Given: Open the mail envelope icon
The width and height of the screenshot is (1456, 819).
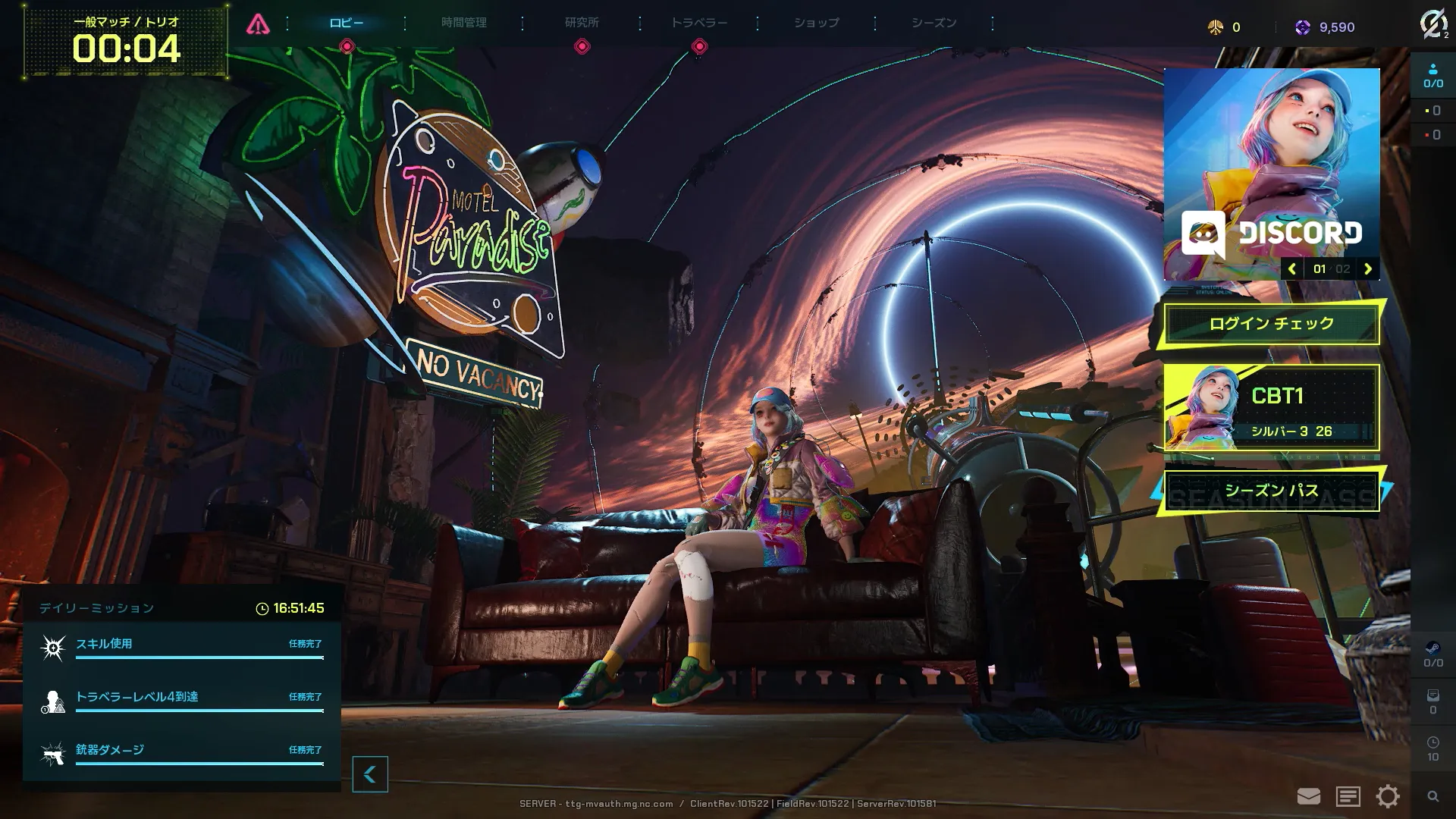Looking at the screenshot, I should (x=1308, y=796).
